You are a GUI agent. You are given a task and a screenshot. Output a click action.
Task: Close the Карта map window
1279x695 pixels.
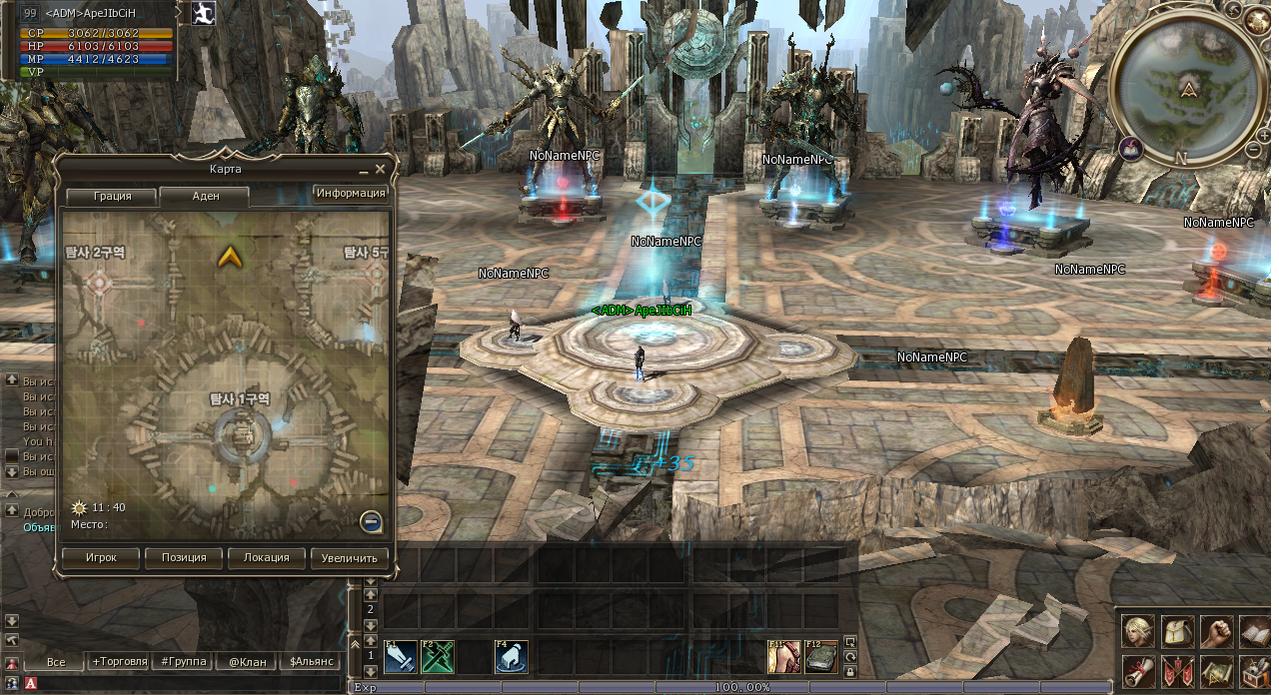pyautogui.click(x=380, y=170)
